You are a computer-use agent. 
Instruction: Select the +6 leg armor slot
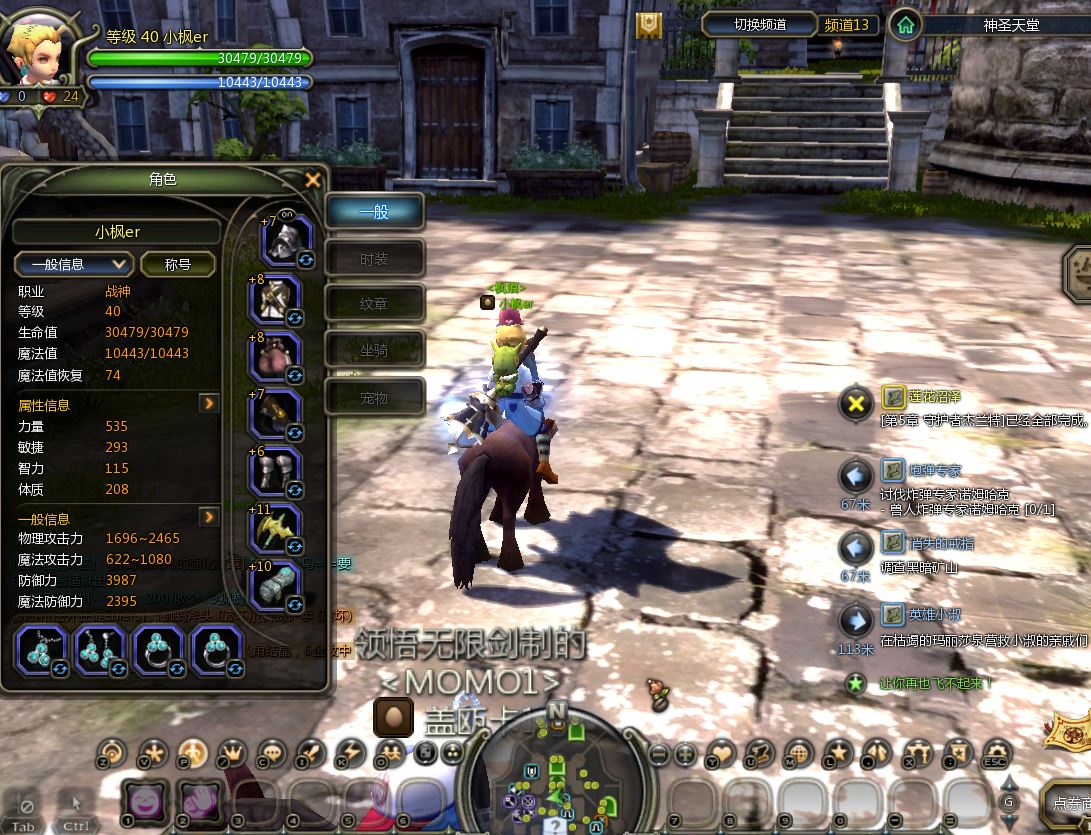pos(276,472)
